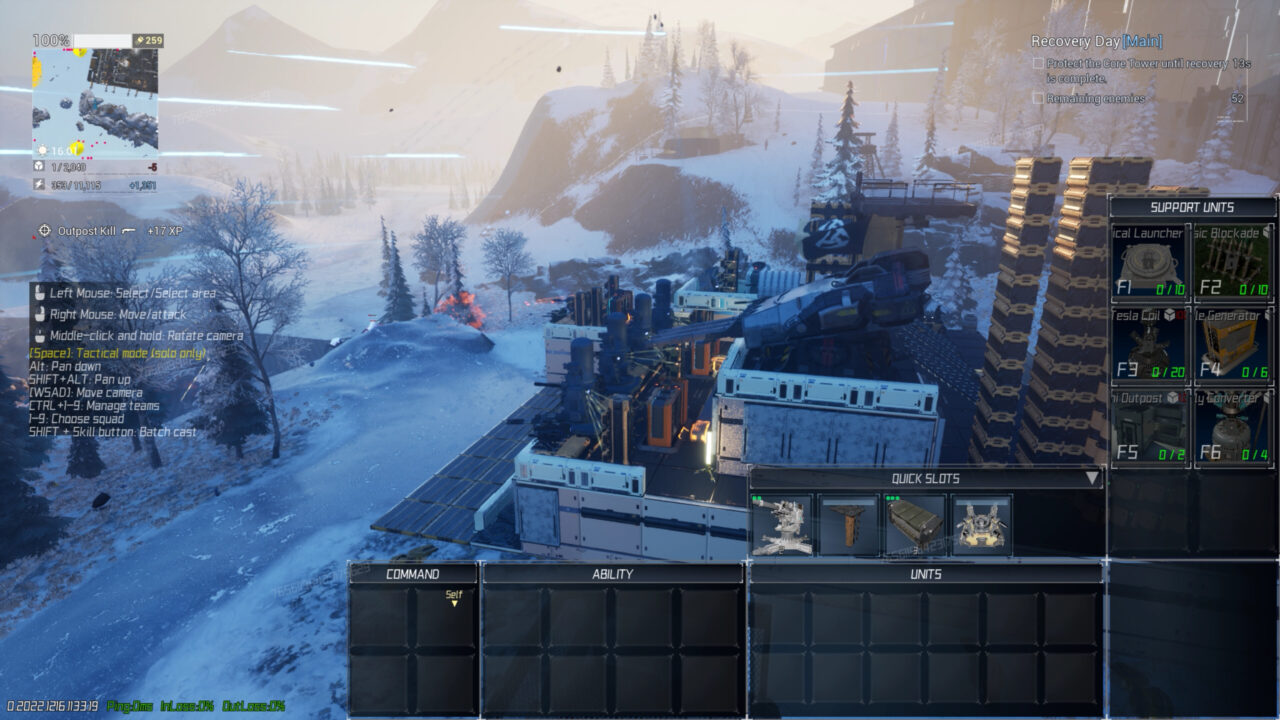Open the Main mission via Recovery Day link

pos(1140,42)
